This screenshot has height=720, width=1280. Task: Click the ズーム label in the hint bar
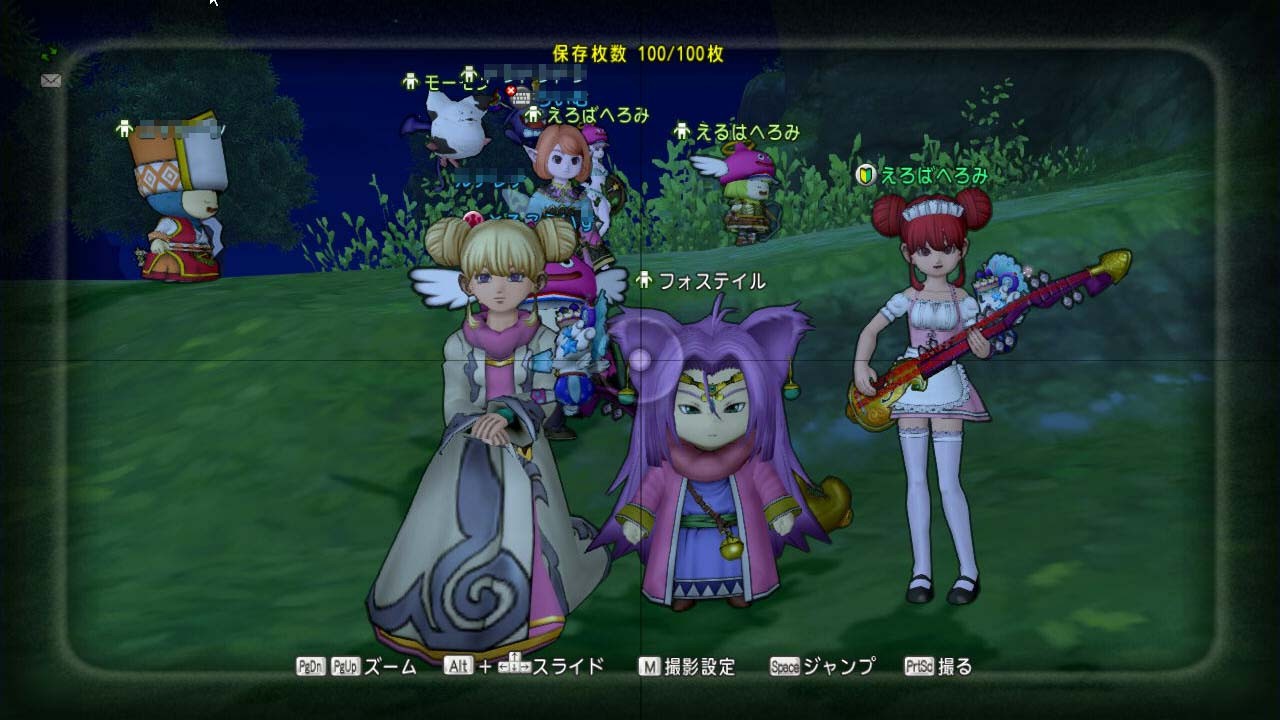tap(388, 666)
